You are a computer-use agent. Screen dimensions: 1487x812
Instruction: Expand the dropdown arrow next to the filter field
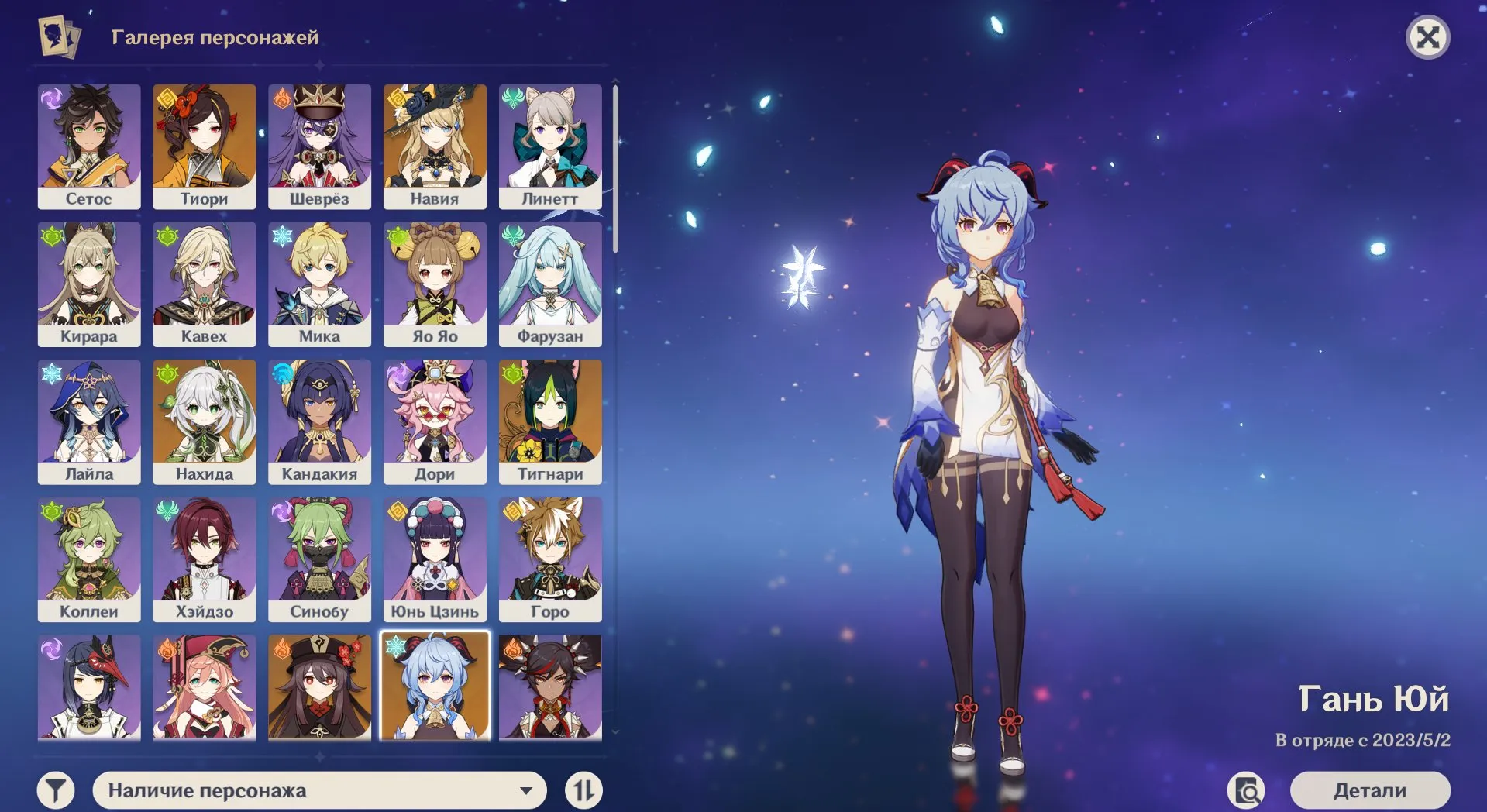(528, 790)
